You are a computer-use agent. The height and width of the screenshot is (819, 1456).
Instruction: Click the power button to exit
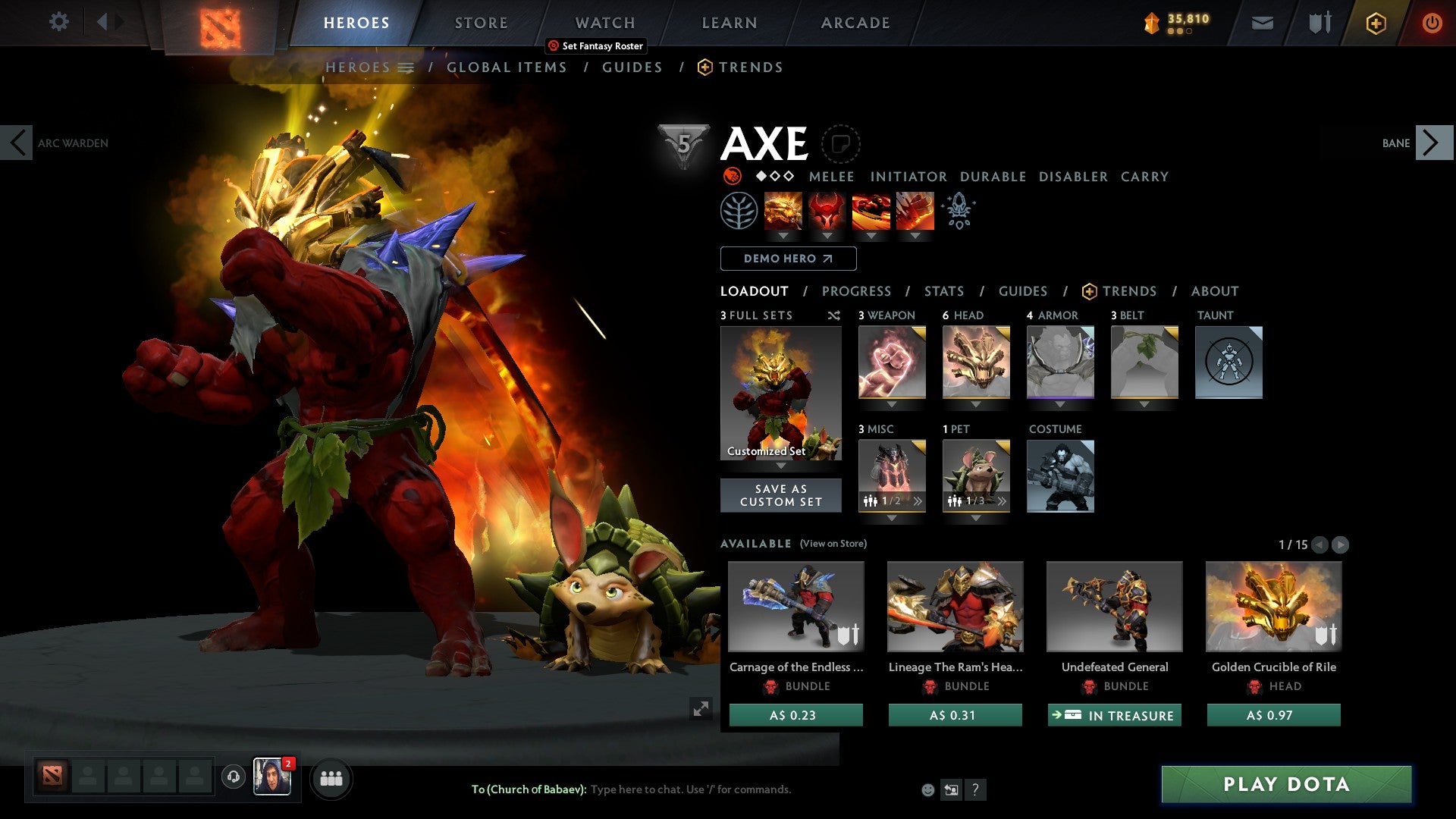(x=1432, y=22)
